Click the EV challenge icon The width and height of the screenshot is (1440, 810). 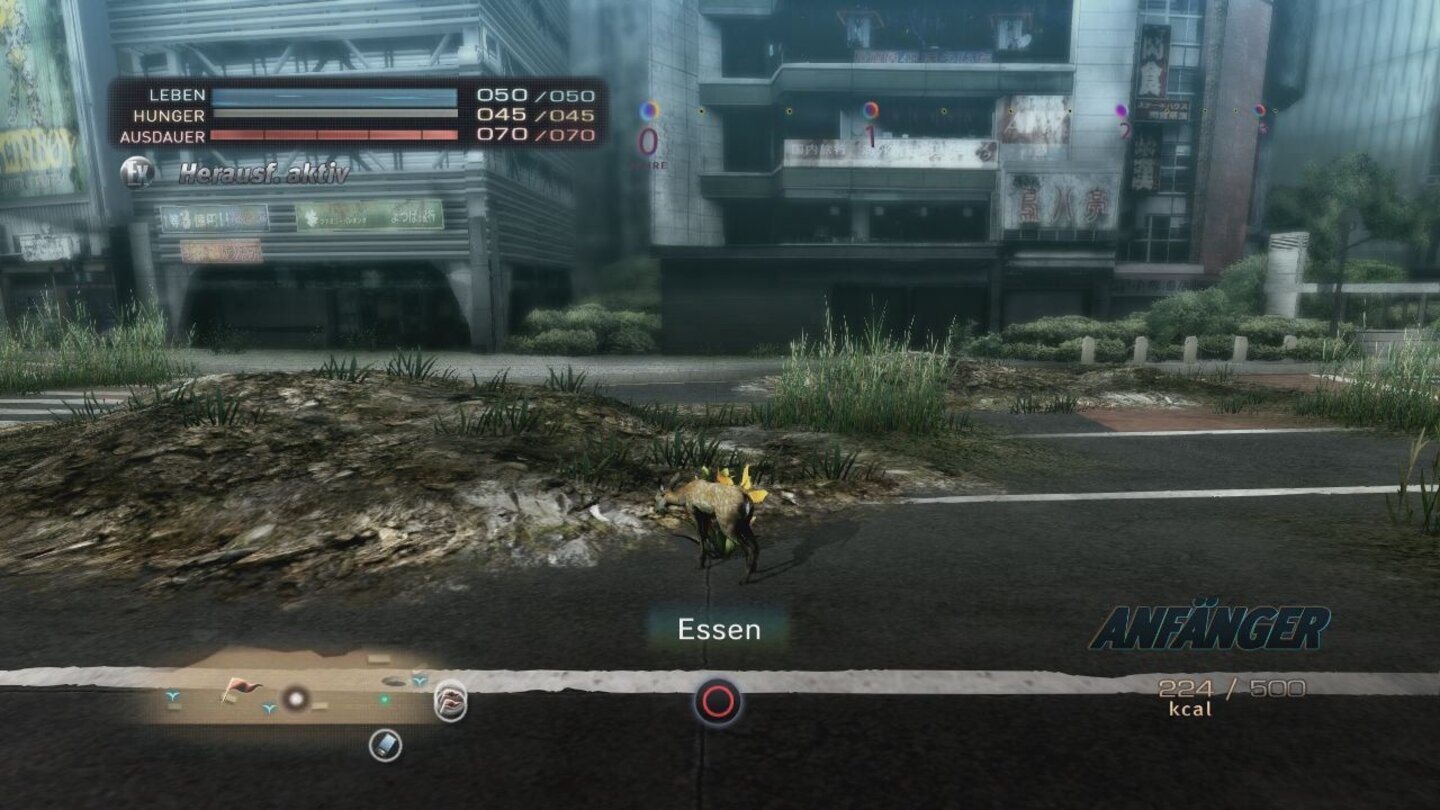pyautogui.click(x=137, y=172)
